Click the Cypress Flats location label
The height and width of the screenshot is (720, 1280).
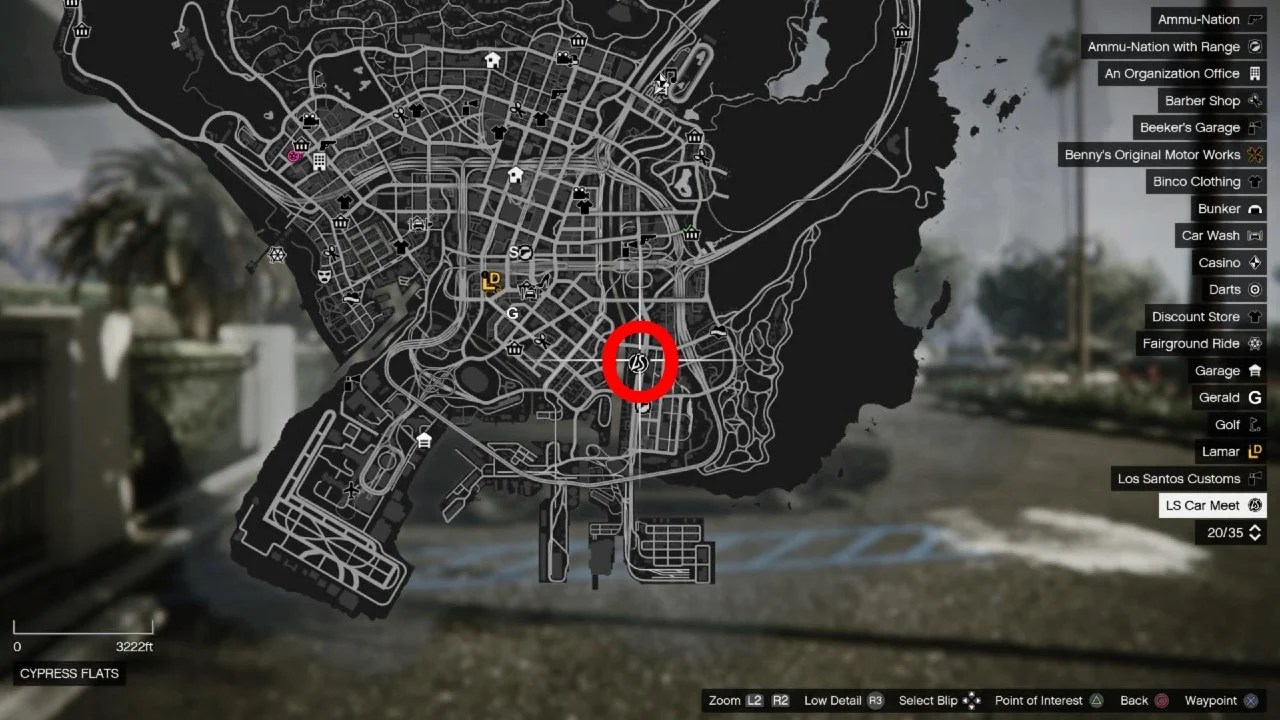pos(68,673)
